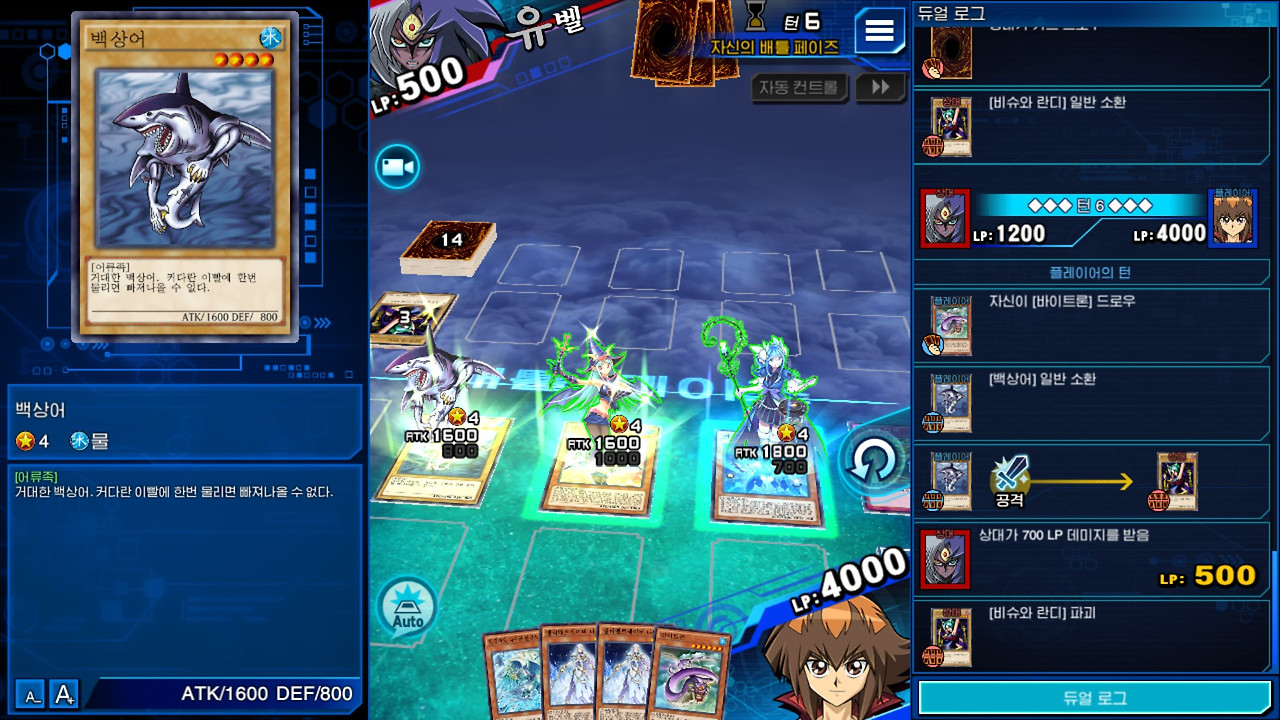Close the log with the 듀얼 로그 button
Screen dimensions: 1280x720
(x=1094, y=698)
